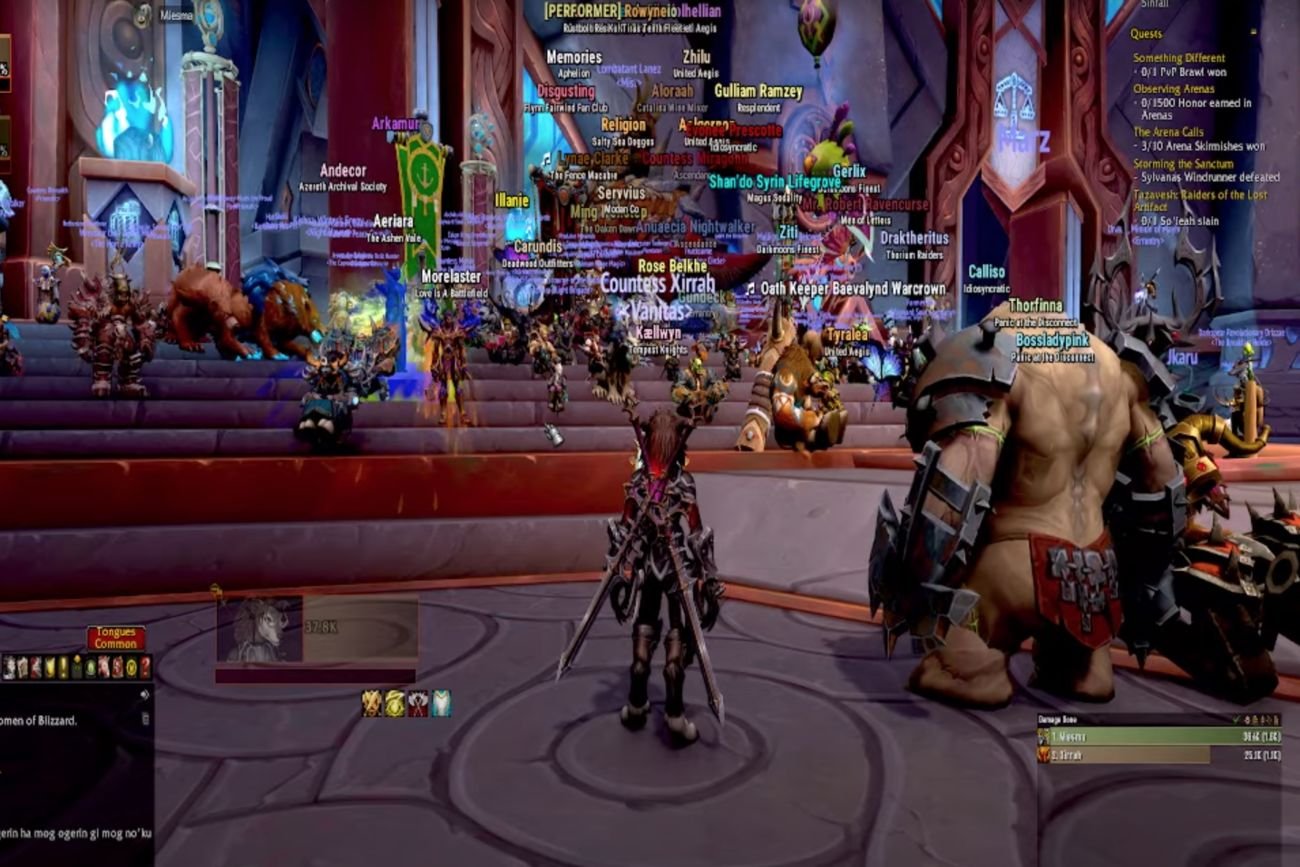Screen dimensions: 1300x867
Task: Click the green herb icon in the chat icon row
Action: tap(90, 666)
